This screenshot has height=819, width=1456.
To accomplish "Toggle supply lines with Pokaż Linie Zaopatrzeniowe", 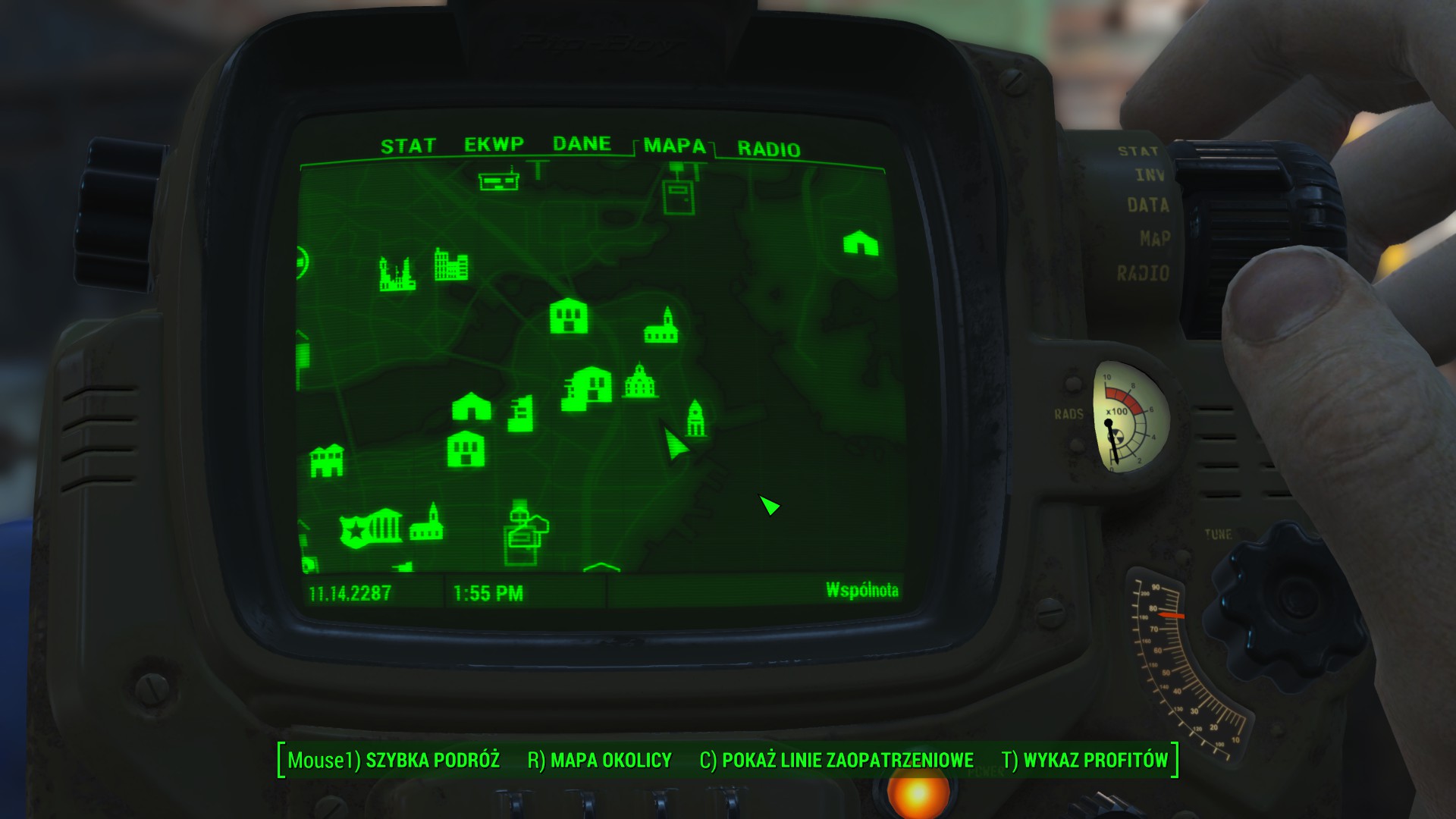I will pos(849,758).
